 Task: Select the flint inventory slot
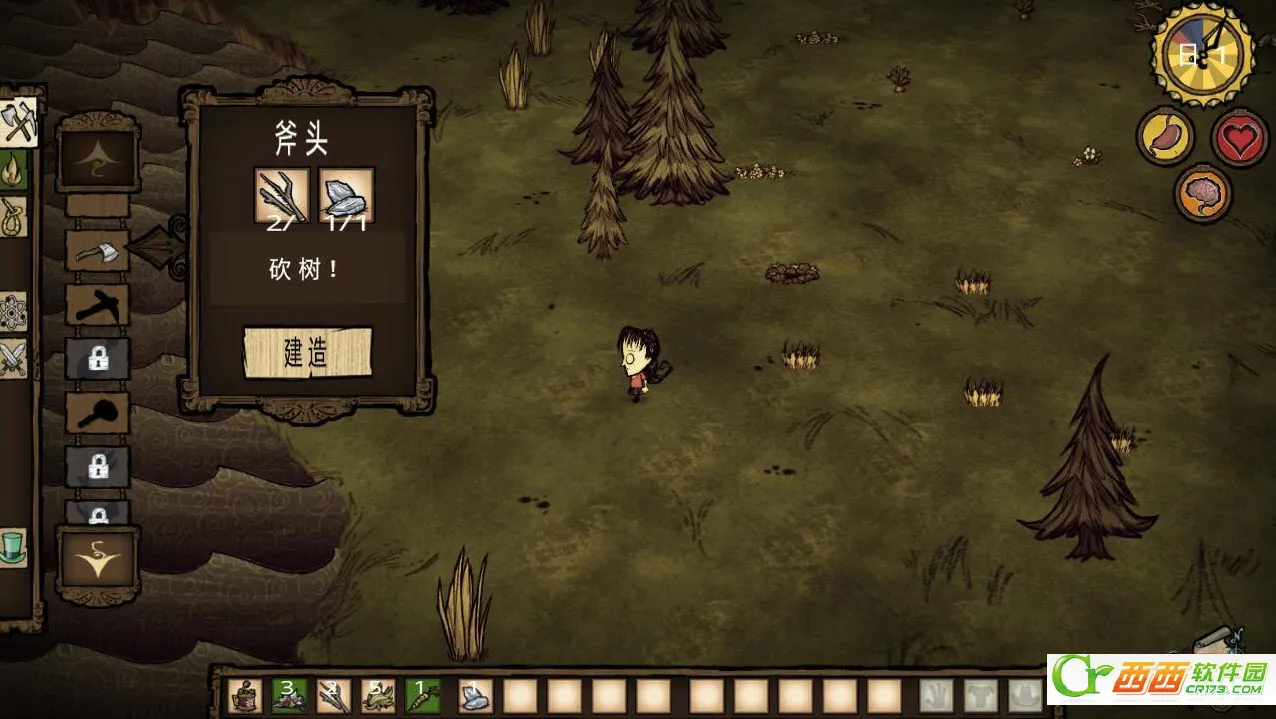point(475,695)
